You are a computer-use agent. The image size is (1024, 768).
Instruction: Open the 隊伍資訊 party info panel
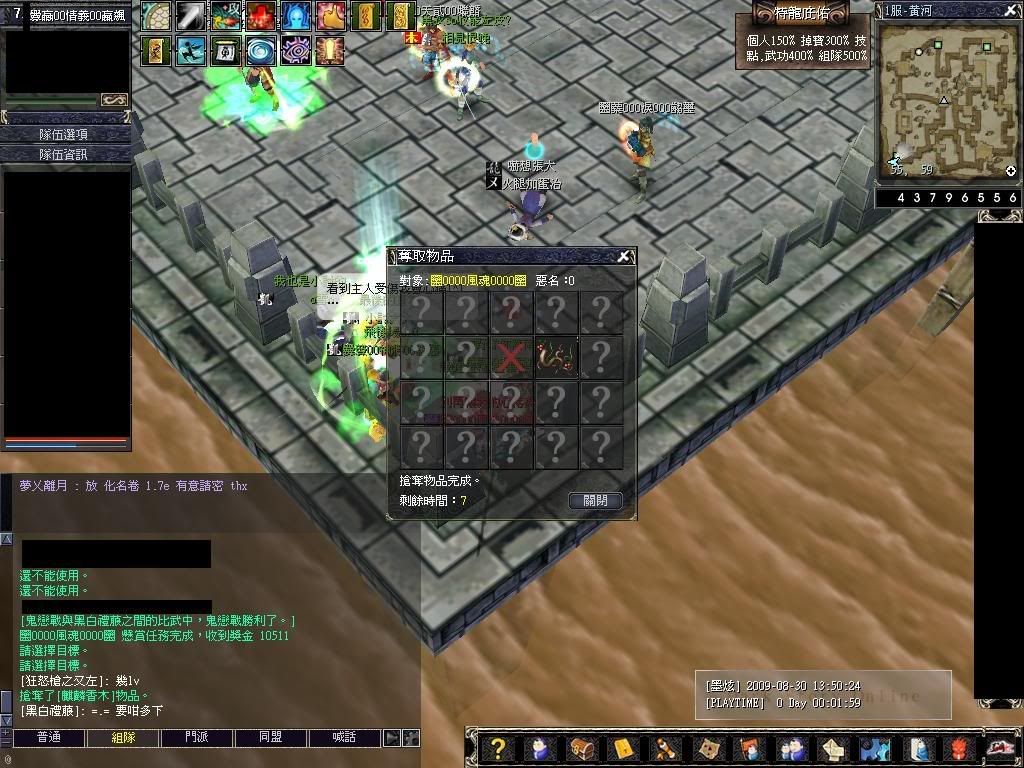pyautogui.click(x=65, y=154)
